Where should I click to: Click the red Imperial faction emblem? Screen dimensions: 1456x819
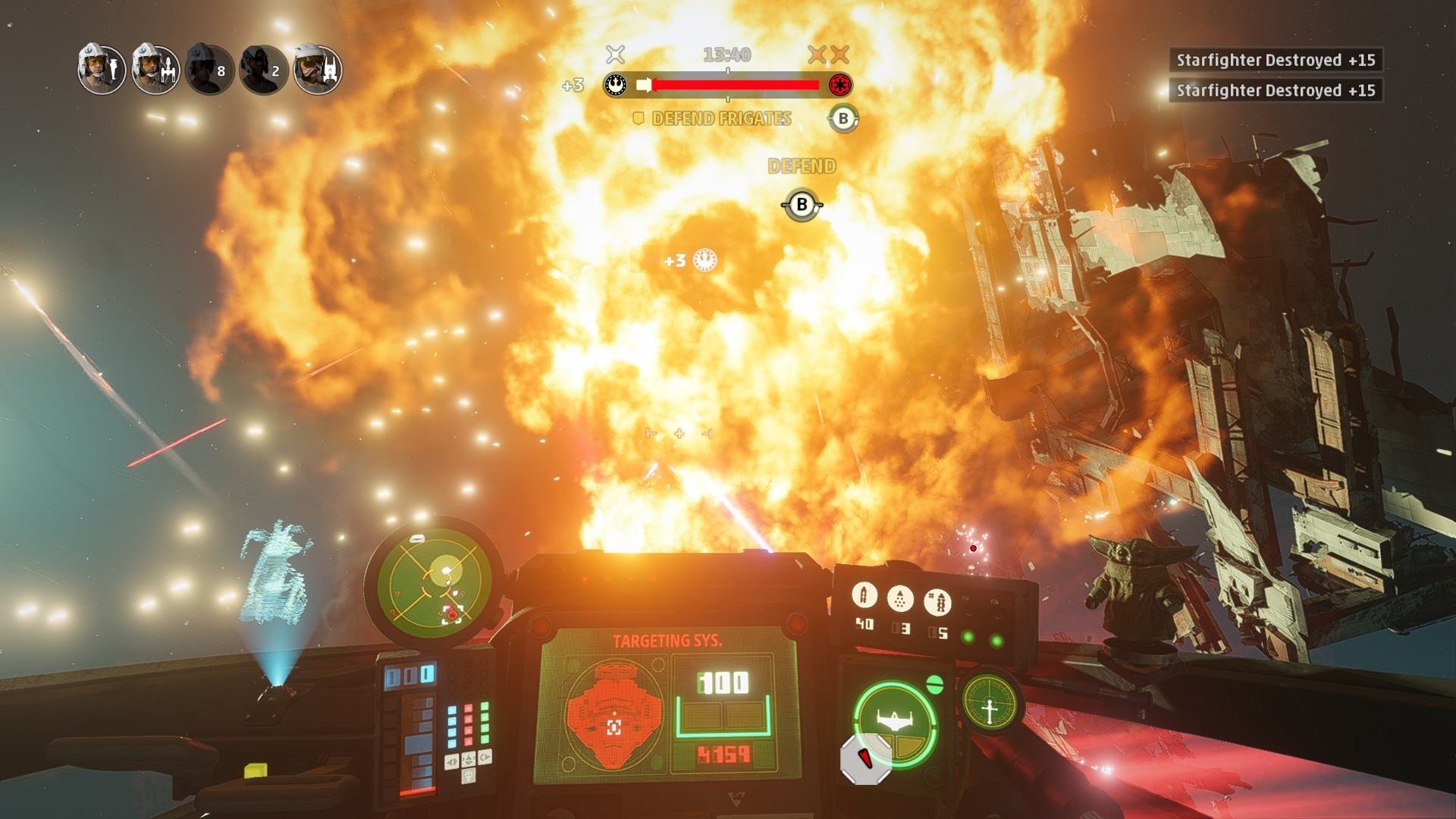click(x=839, y=85)
